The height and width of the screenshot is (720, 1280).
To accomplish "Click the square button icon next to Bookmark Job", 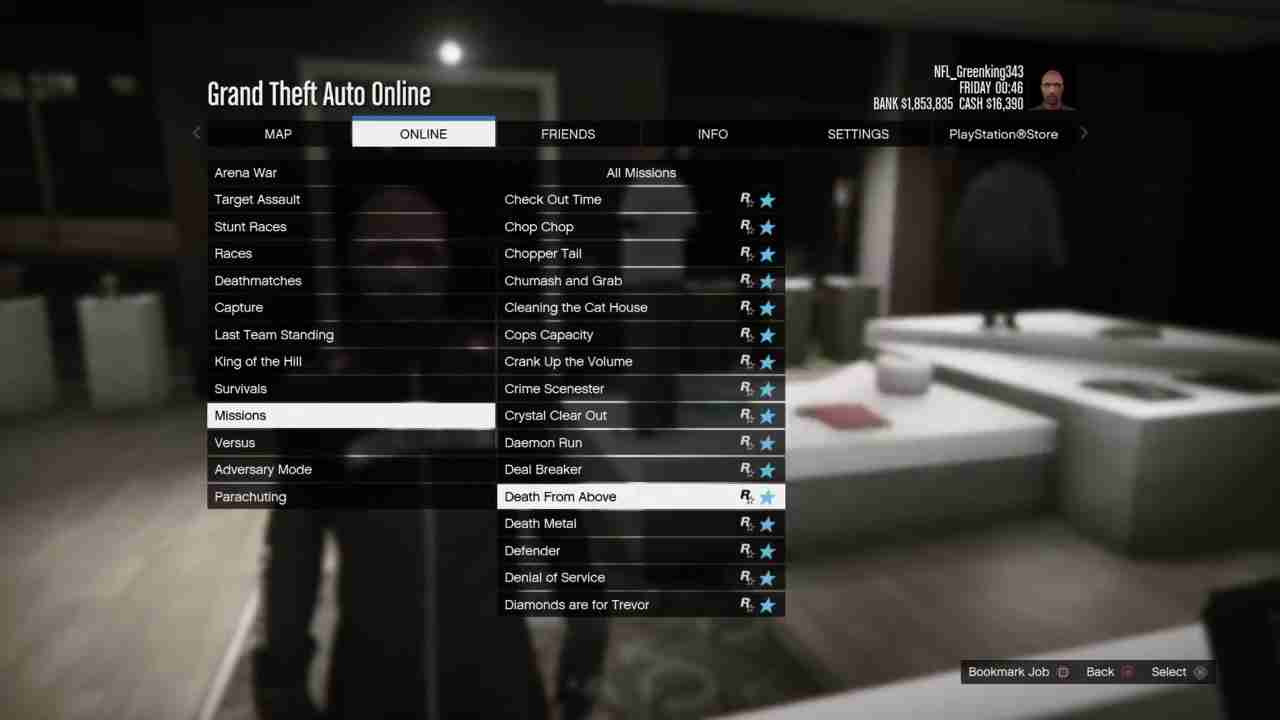I will click(1063, 671).
